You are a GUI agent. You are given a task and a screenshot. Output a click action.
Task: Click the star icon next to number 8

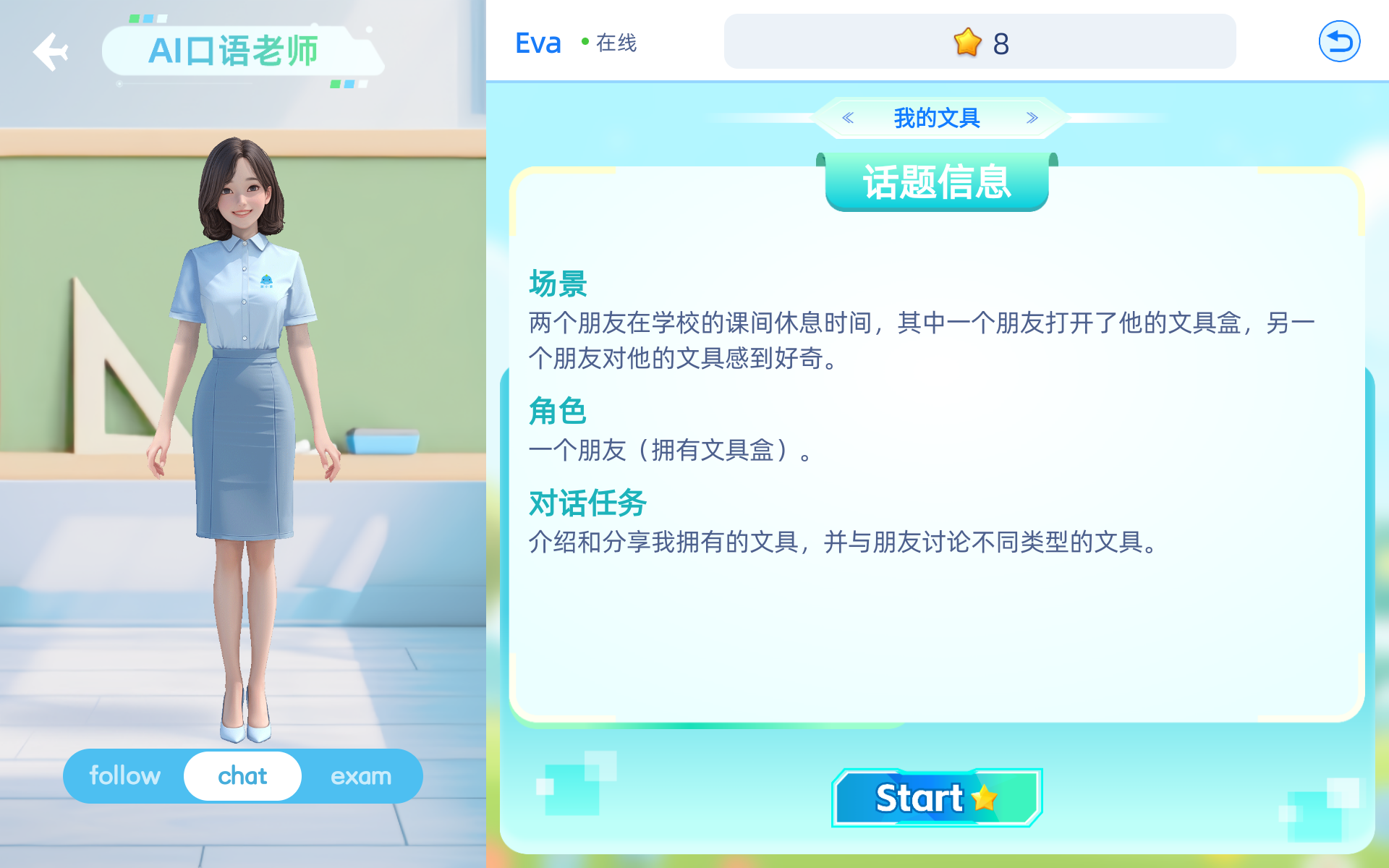(965, 43)
